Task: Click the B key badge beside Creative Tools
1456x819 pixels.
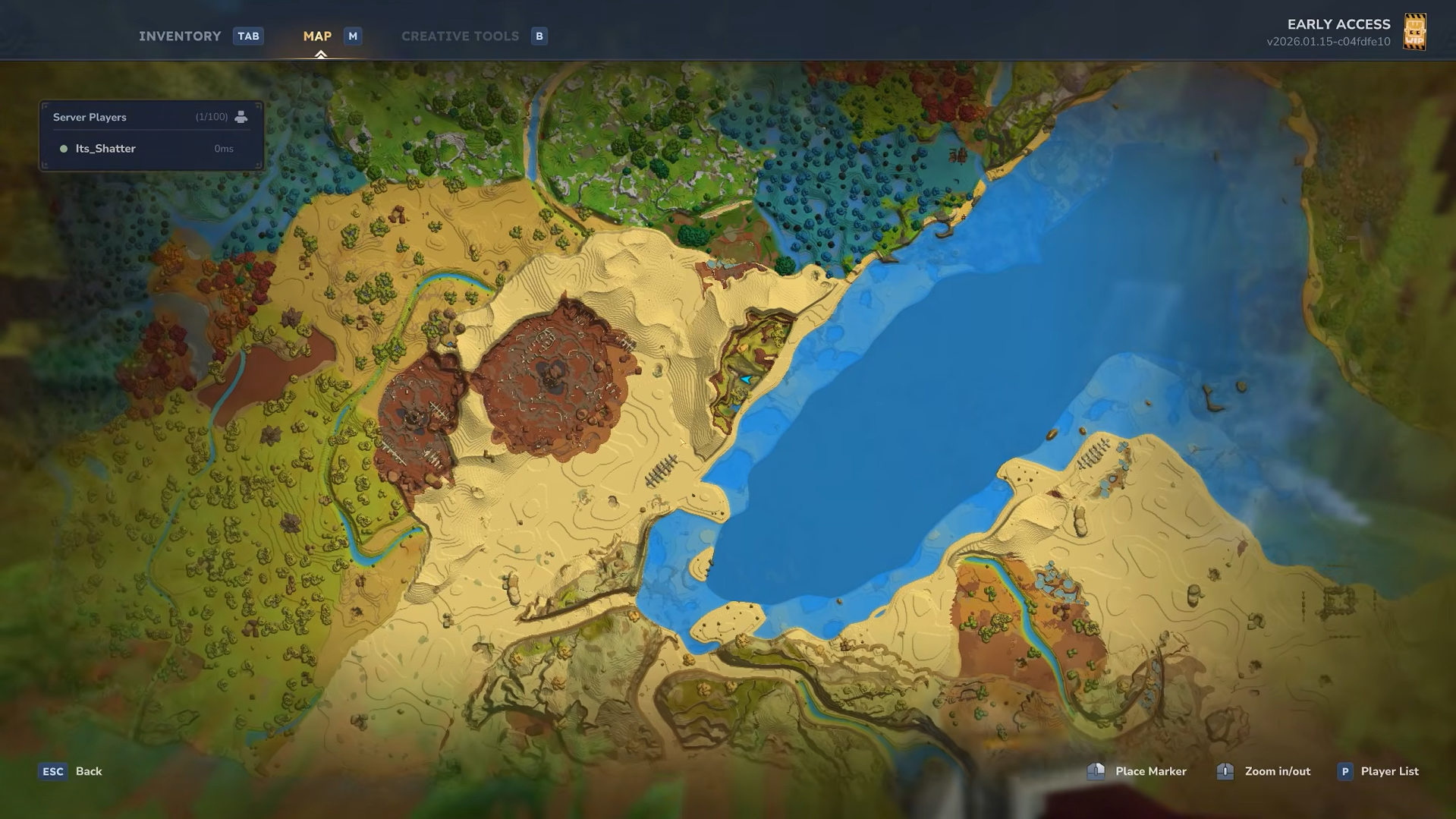Action: (539, 36)
